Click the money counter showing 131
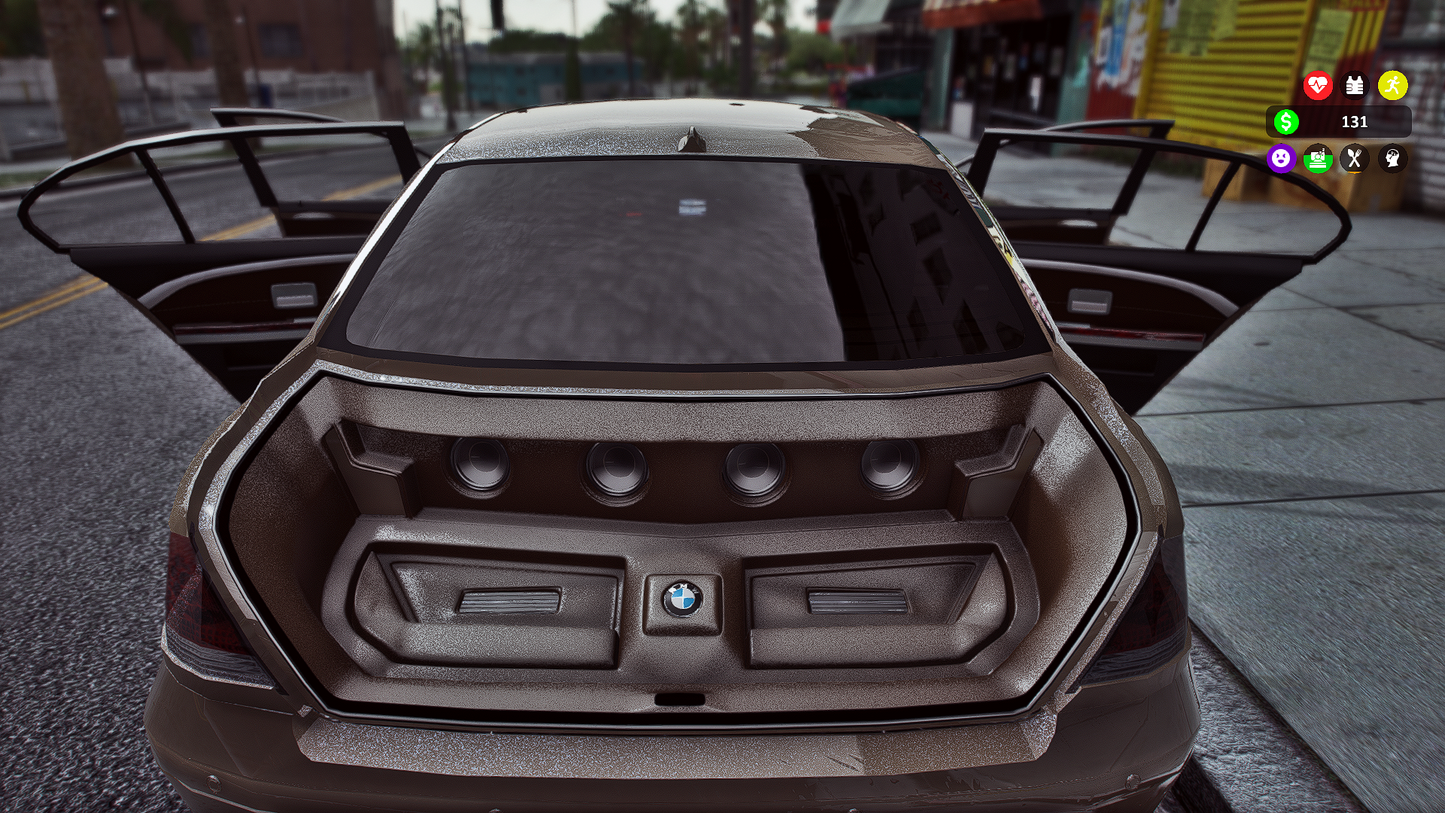Image resolution: width=1445 pixels, height=813 pixels. pyautogui.click(x=1353, y=122)
